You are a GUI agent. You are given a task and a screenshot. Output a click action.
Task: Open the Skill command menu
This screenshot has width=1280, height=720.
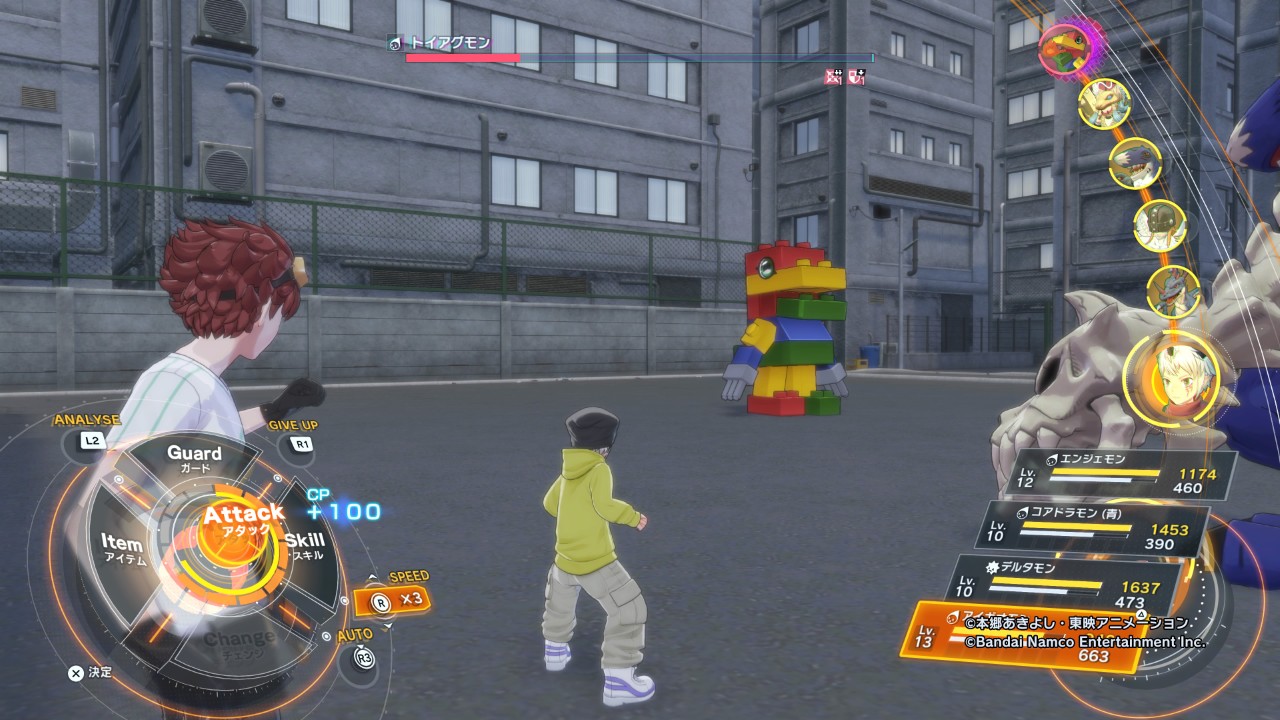[303, 545]
